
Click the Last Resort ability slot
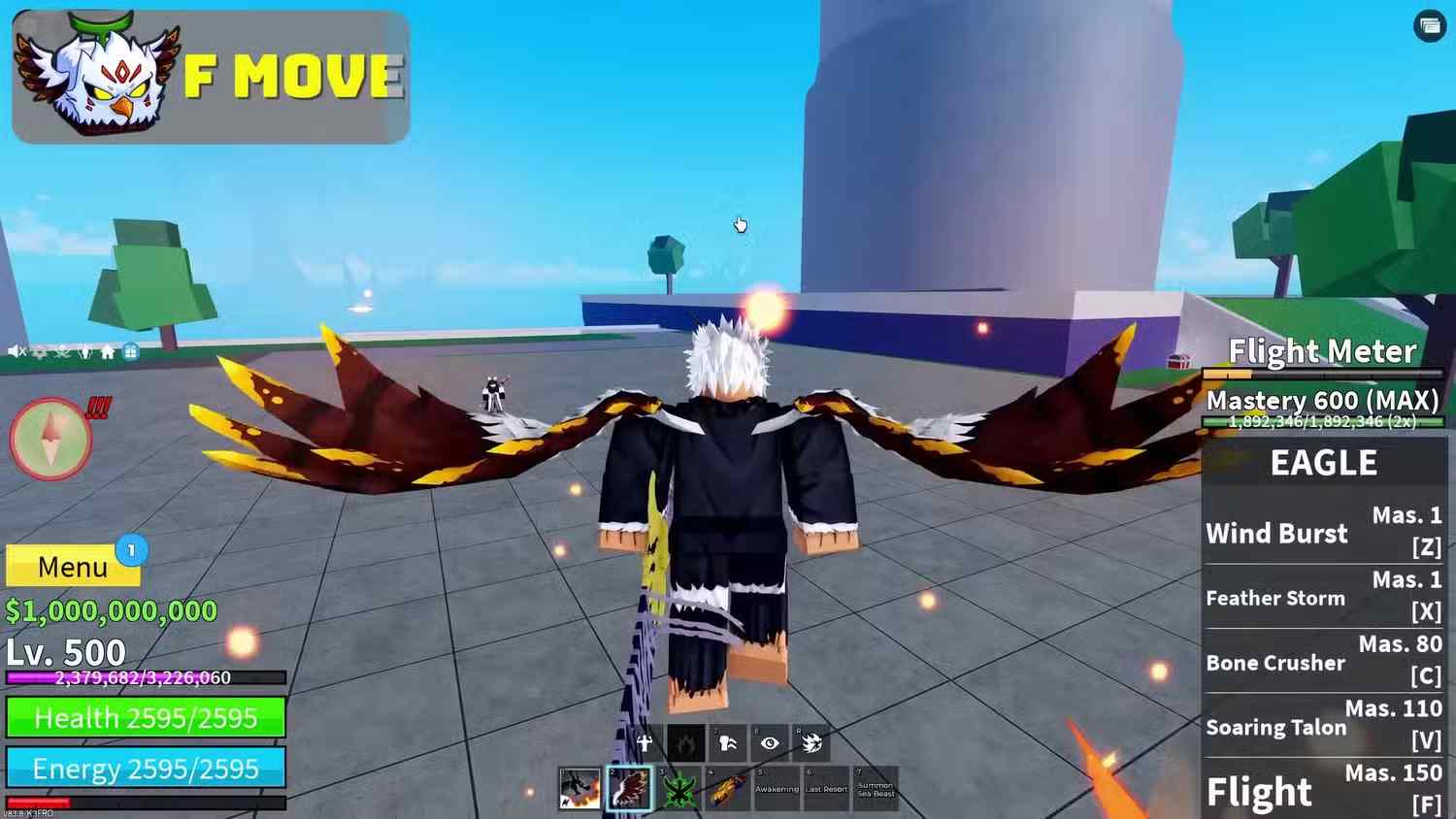tap(827, 791)
